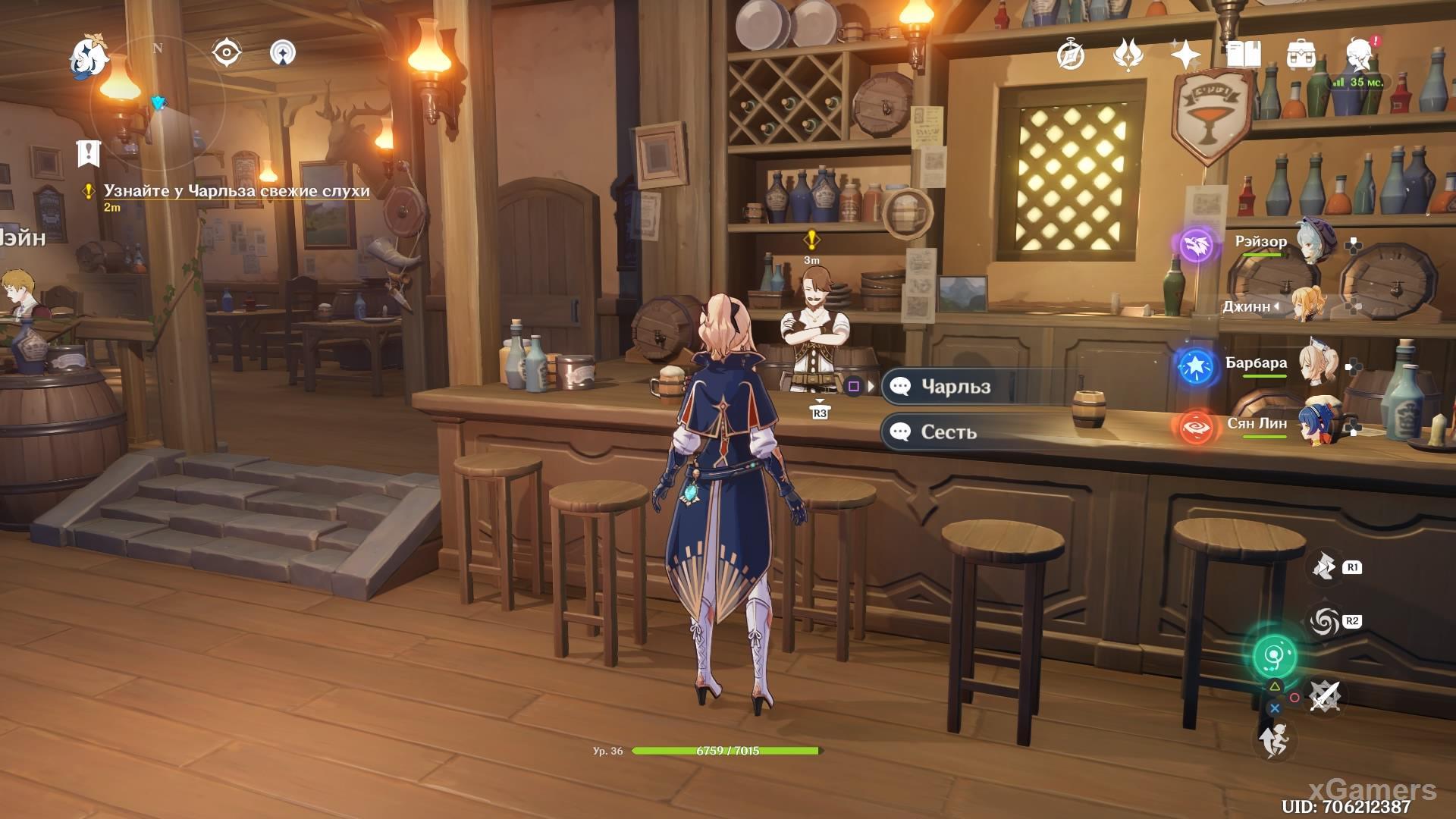The height and width of the screenshot is (819, 1456).
Task: Choose the Сесть (sit) option
Action: (x=948, y=432)
